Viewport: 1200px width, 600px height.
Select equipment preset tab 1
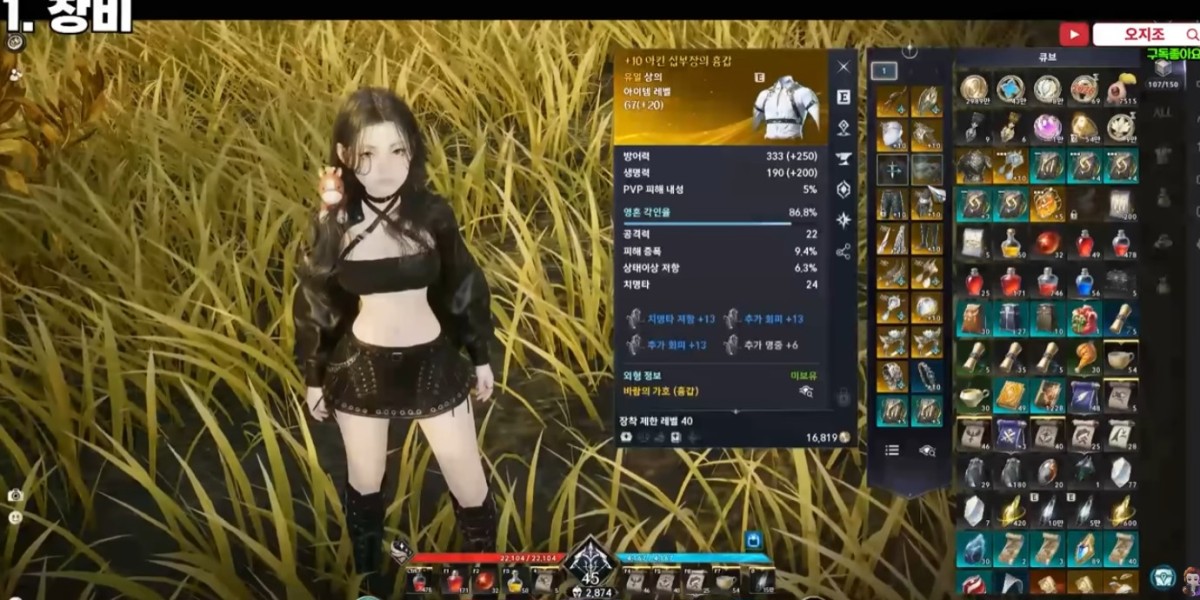[x=883, y=71]
